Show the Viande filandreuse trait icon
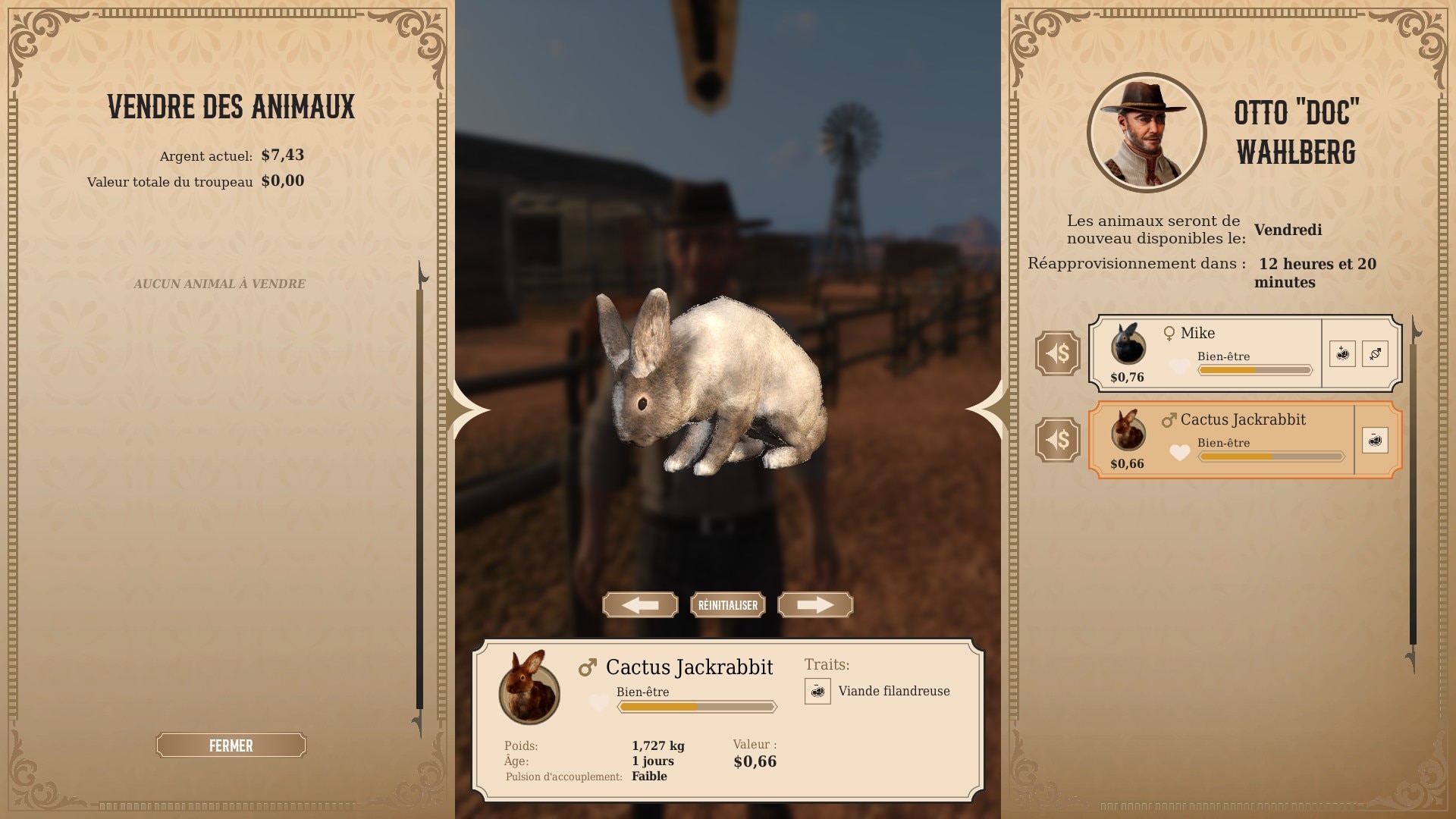Screen dimensions: 1456x819 point(817,691)
